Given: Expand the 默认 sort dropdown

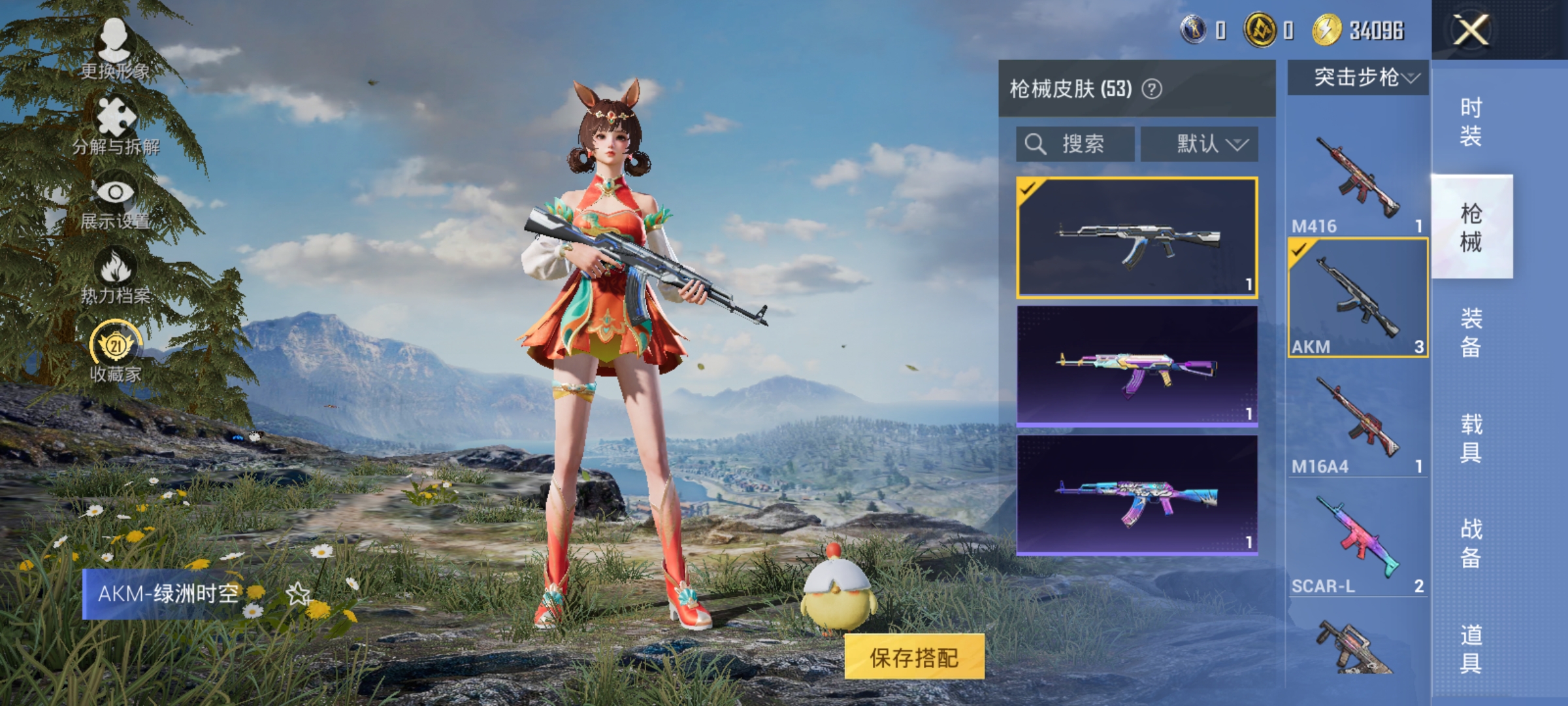Looking at the screenshot, I should point(1200,144).
